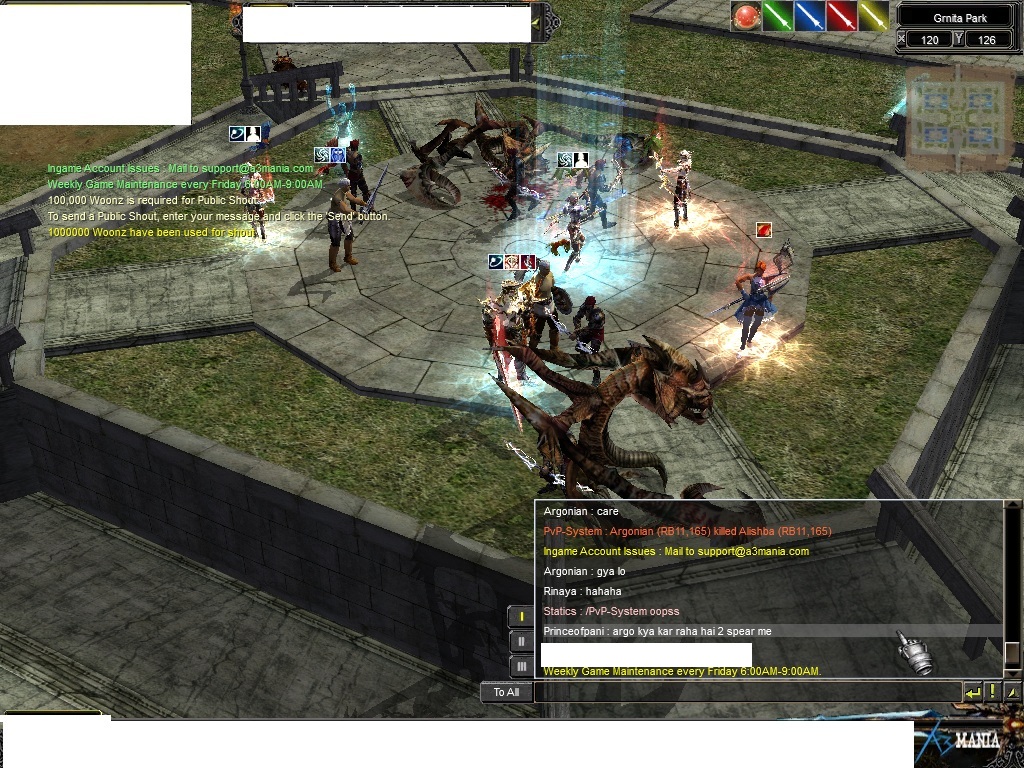Click the exclamation mark shout button
The height and width of the screenshot is (768, 1024).
[993, 692]
